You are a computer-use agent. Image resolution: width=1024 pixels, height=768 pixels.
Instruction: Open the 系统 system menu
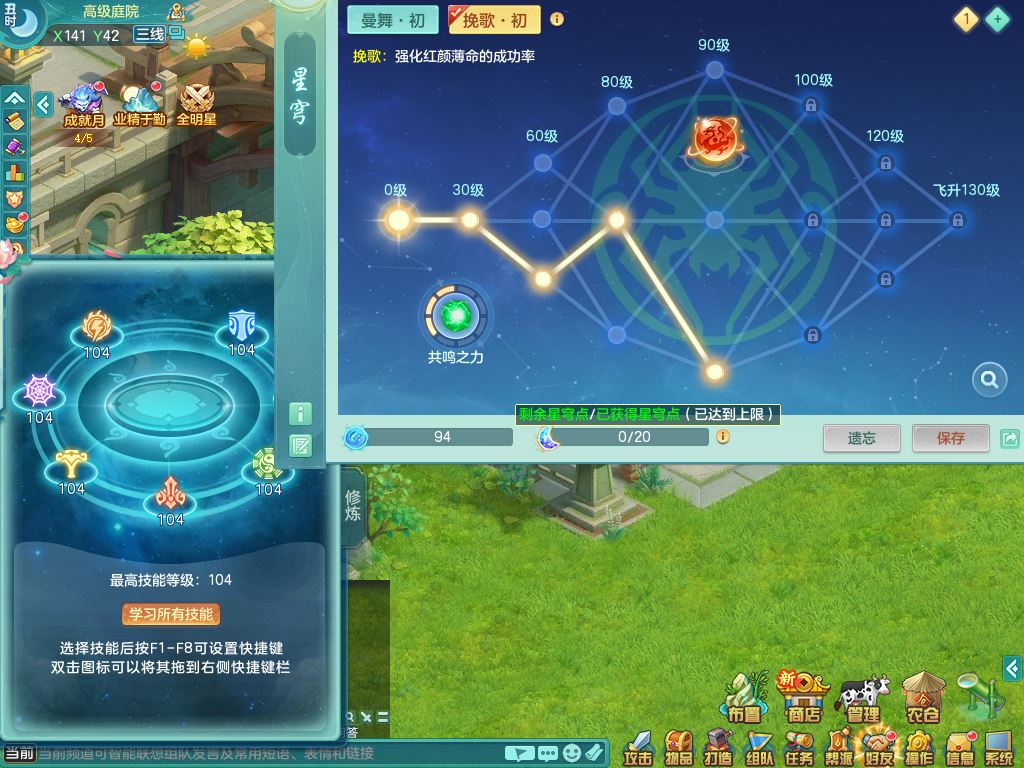[x=999, y=748]
